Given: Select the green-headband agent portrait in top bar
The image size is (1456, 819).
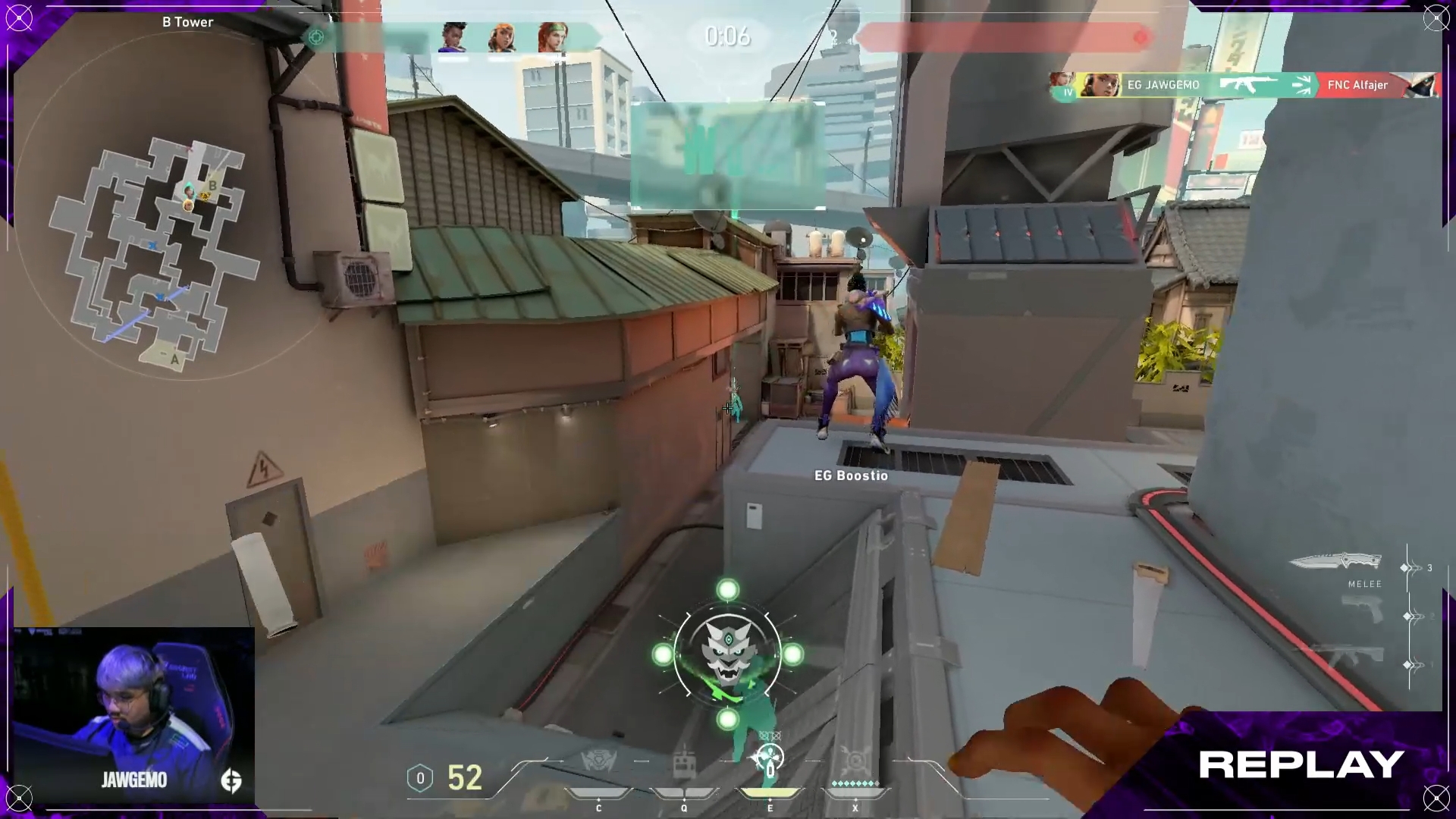Looking at the screenshot, I should coord(554,38).
